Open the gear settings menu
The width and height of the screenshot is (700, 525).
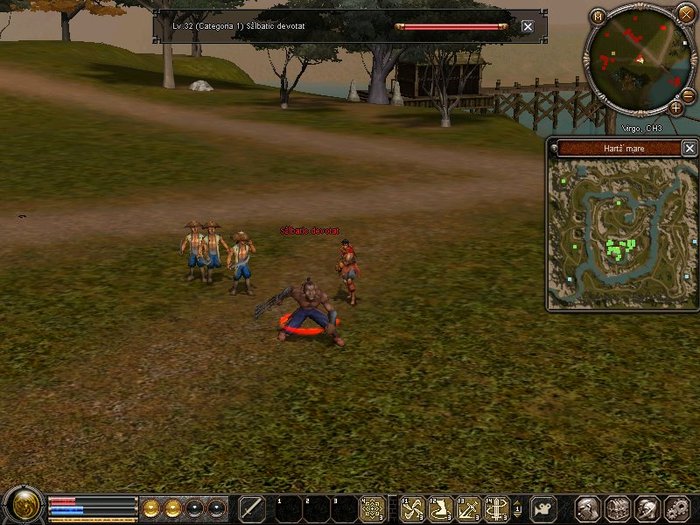pos(677,508)
